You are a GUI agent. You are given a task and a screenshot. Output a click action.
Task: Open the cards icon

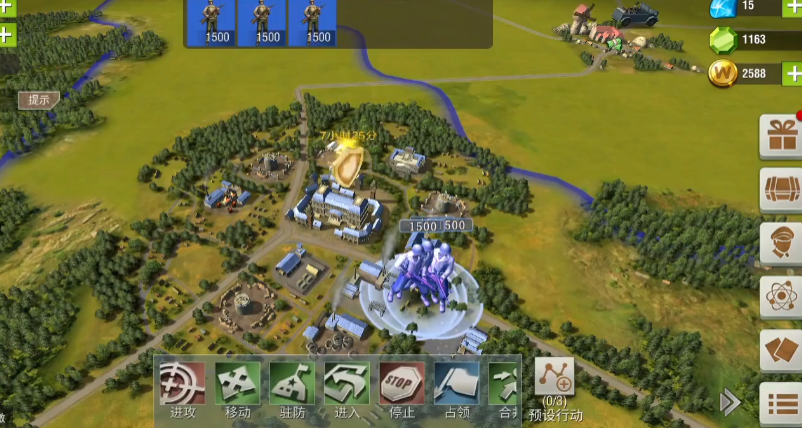coord(781,351)
